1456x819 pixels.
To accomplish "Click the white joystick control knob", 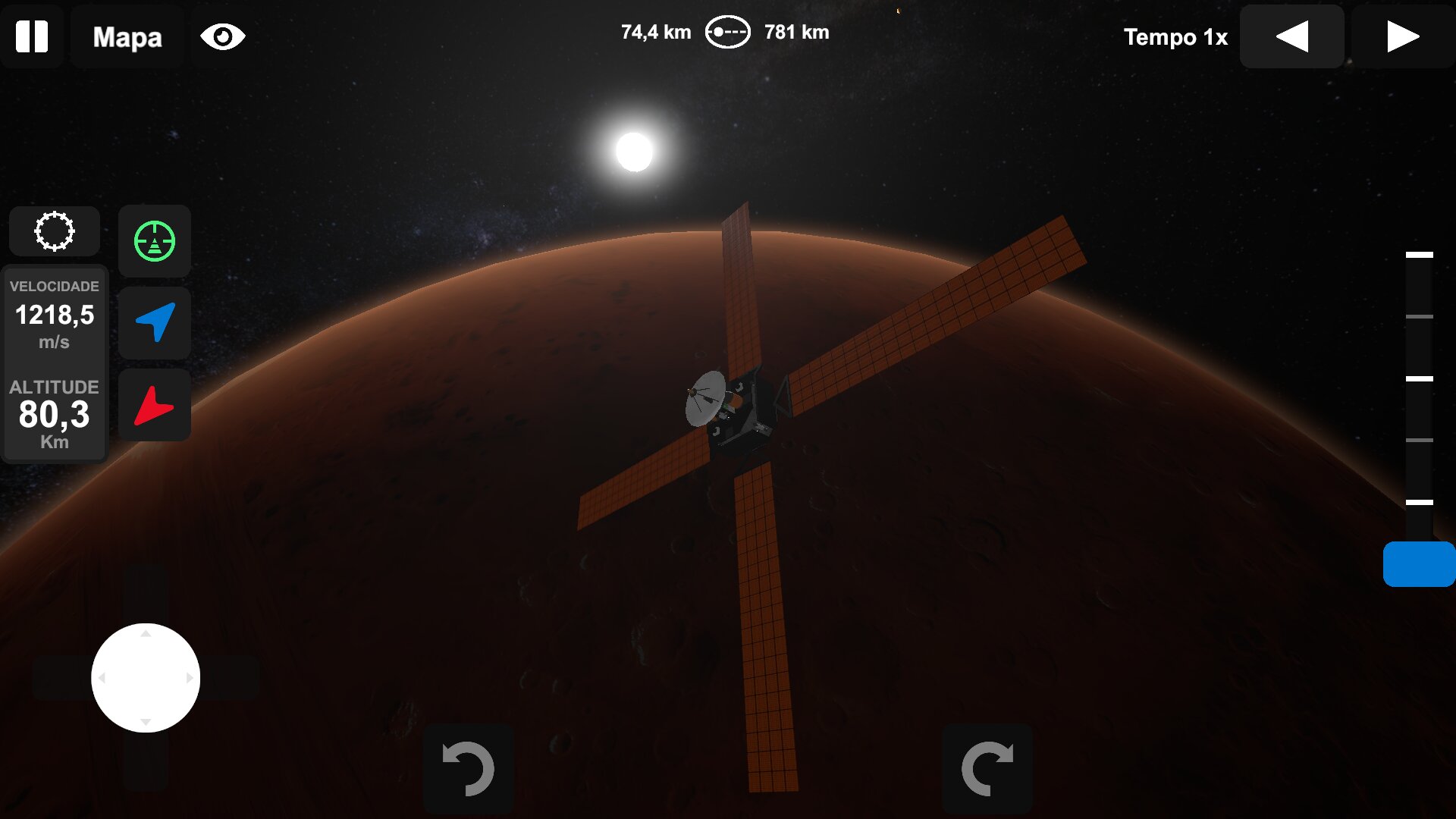I will pyautogui.click(x=146, y=678).
